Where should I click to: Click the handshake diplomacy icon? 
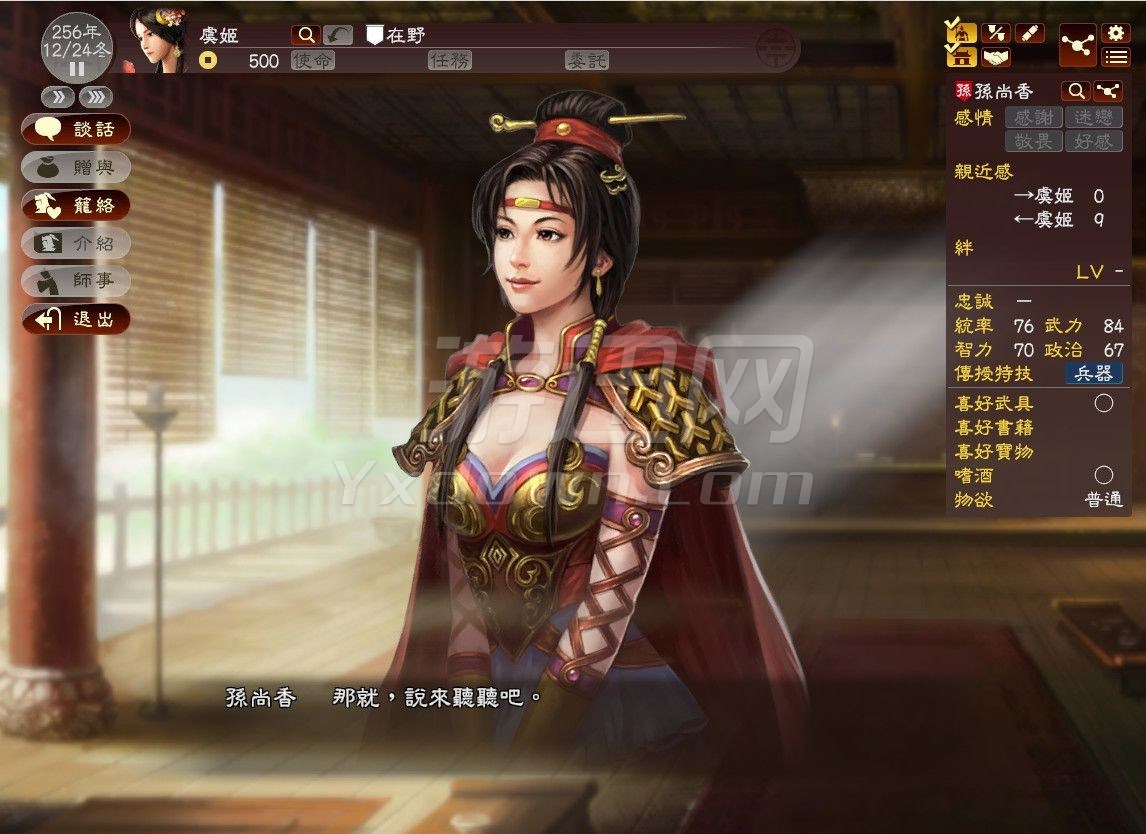(996, 56)
